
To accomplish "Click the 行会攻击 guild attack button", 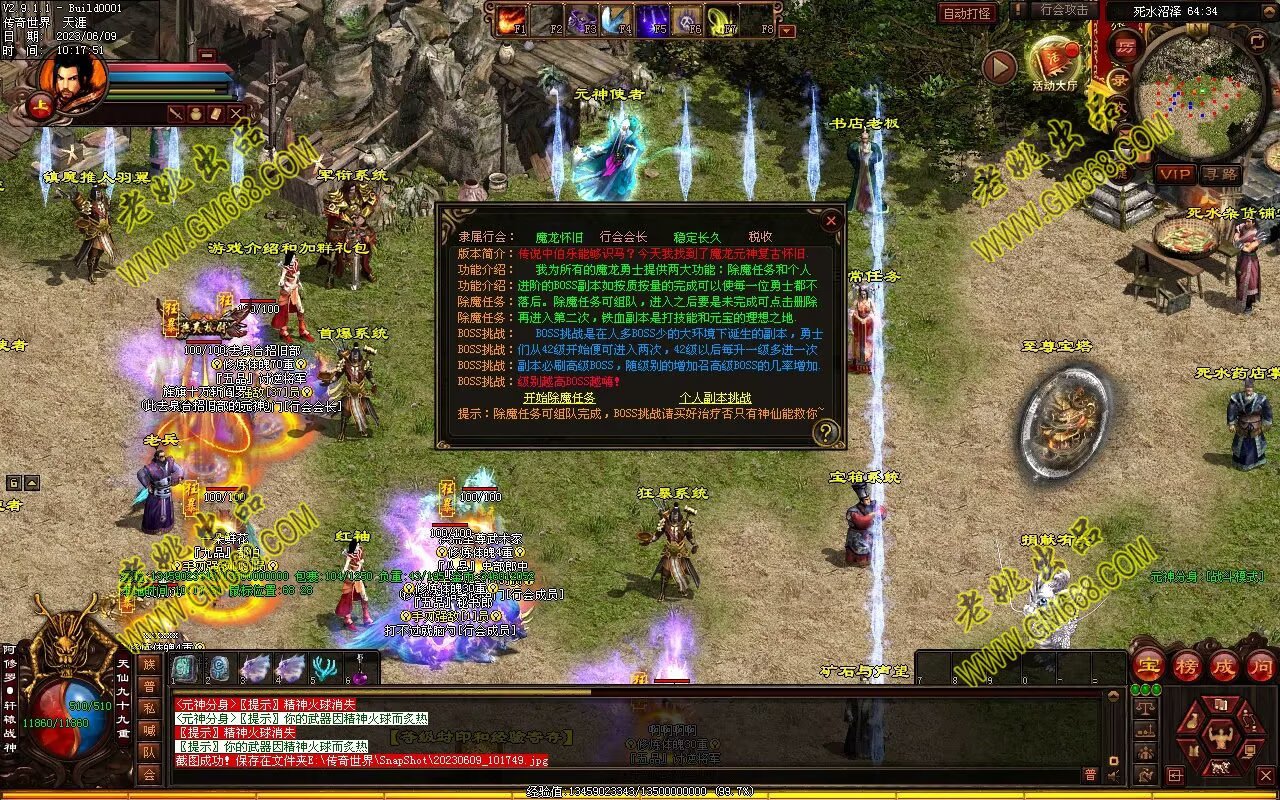I will click(x=1063, y=10).
